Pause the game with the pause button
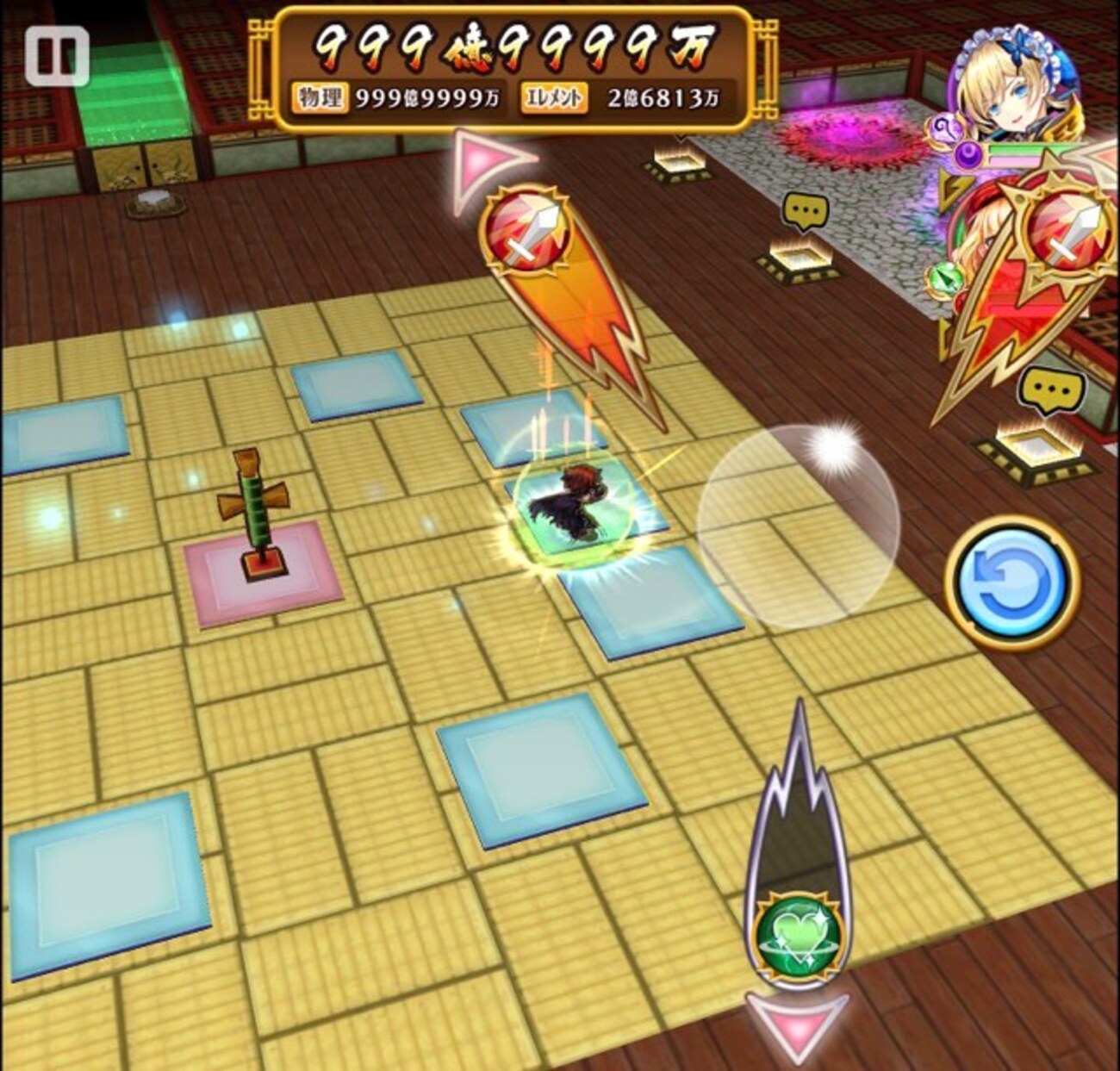Image resolution: width=1120 pixels, height=1071 pixels. pos(56,56)
